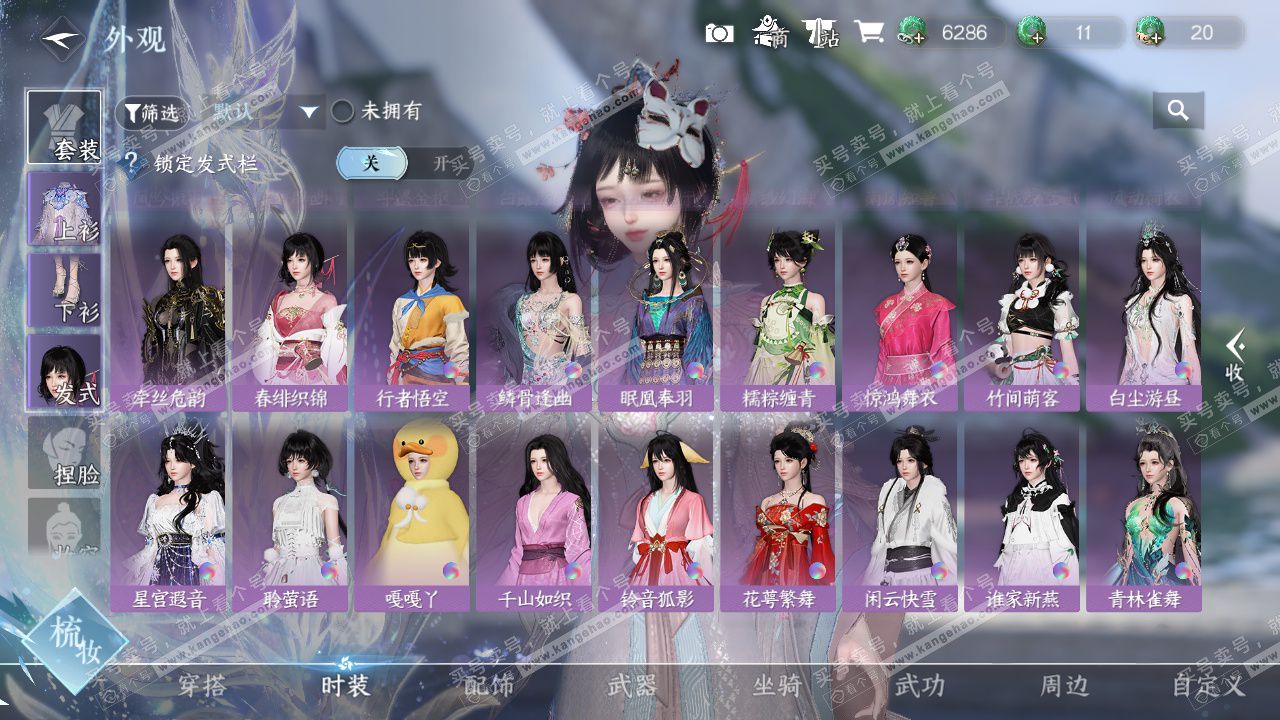Choose the 发式 hairstyle category
Image resolution: width=1280 pixels, height=720 pixels.
(x=64, y=371)
